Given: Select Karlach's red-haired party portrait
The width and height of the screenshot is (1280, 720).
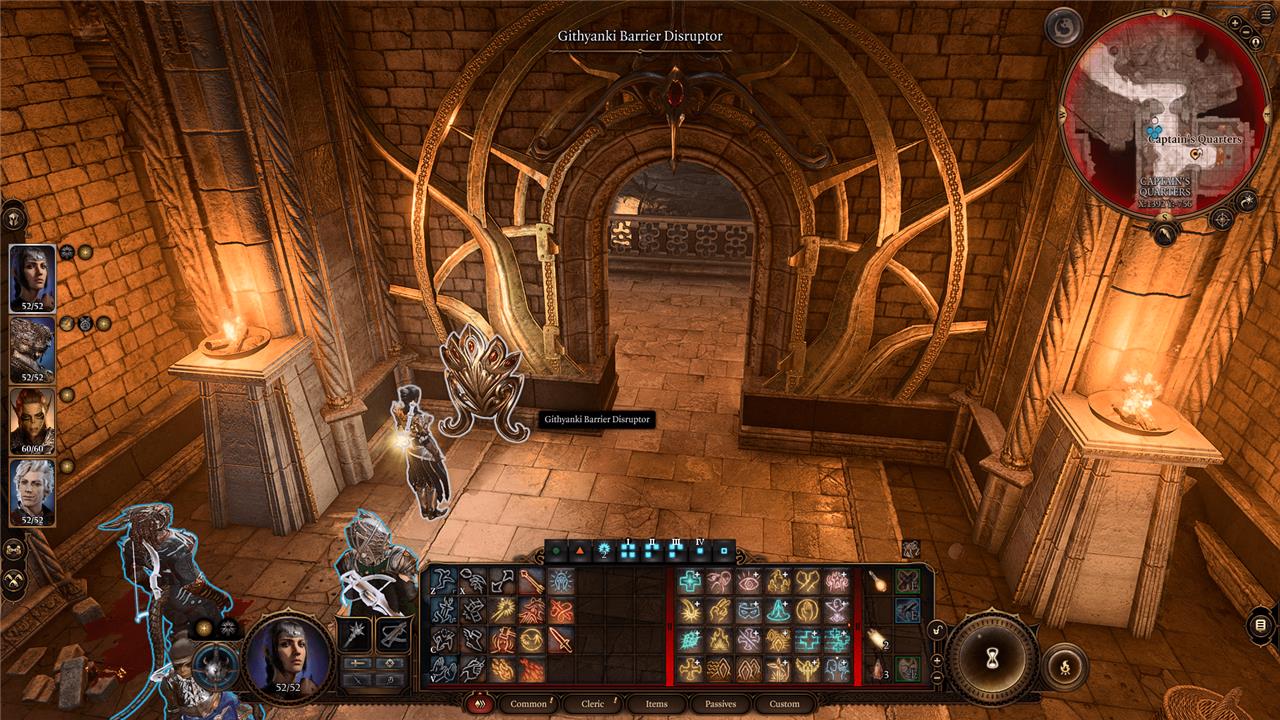Looking at the screenshot, I should point(32,421).
